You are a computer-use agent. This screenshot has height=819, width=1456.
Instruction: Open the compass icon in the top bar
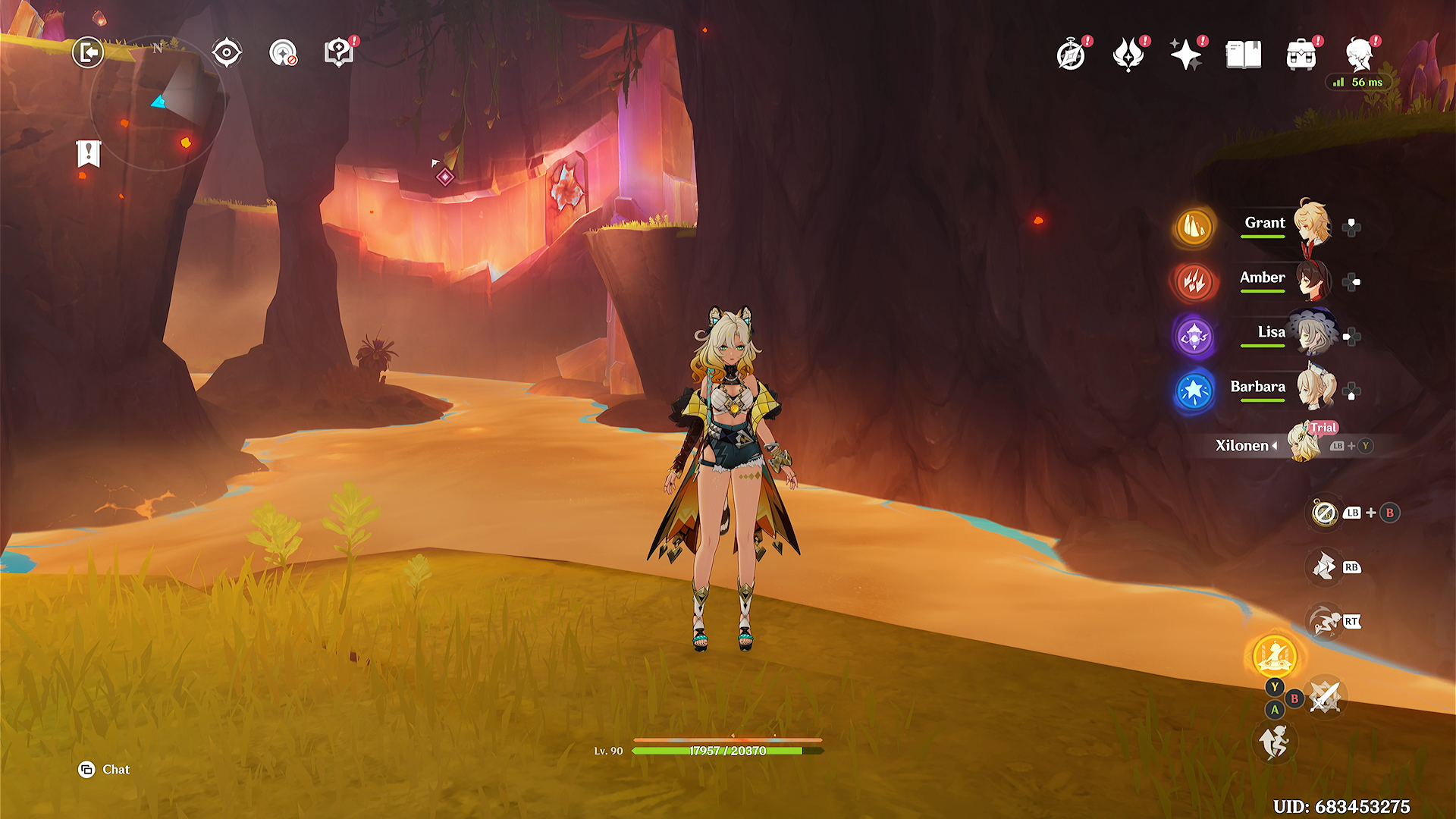coord(1071,55)
